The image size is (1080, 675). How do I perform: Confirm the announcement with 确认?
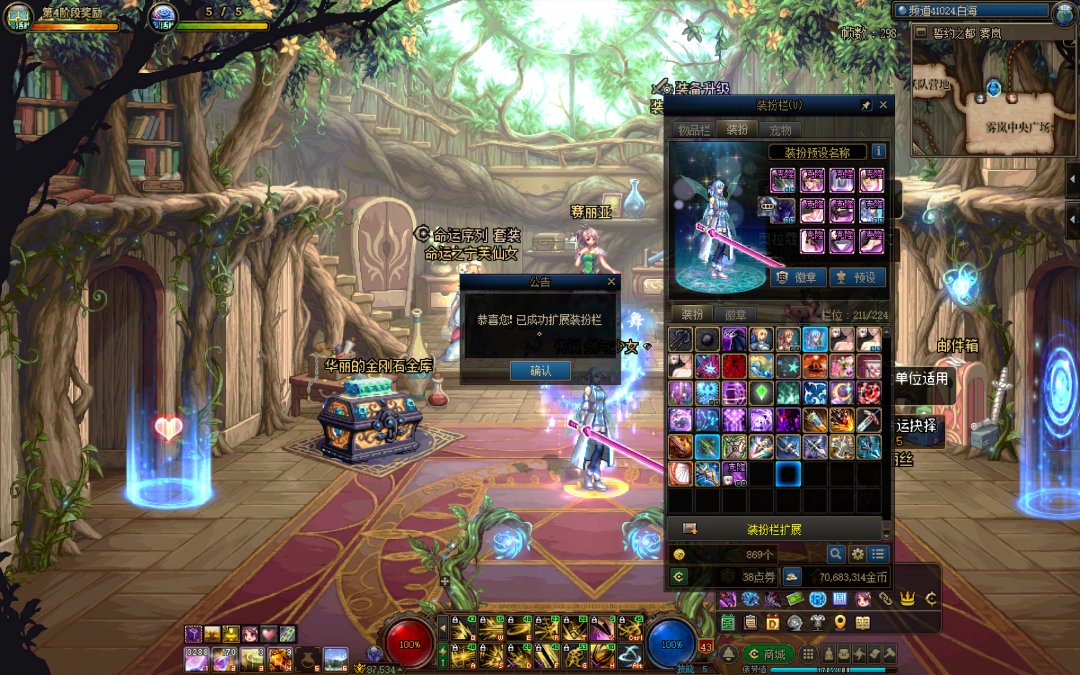coord(540,370)
